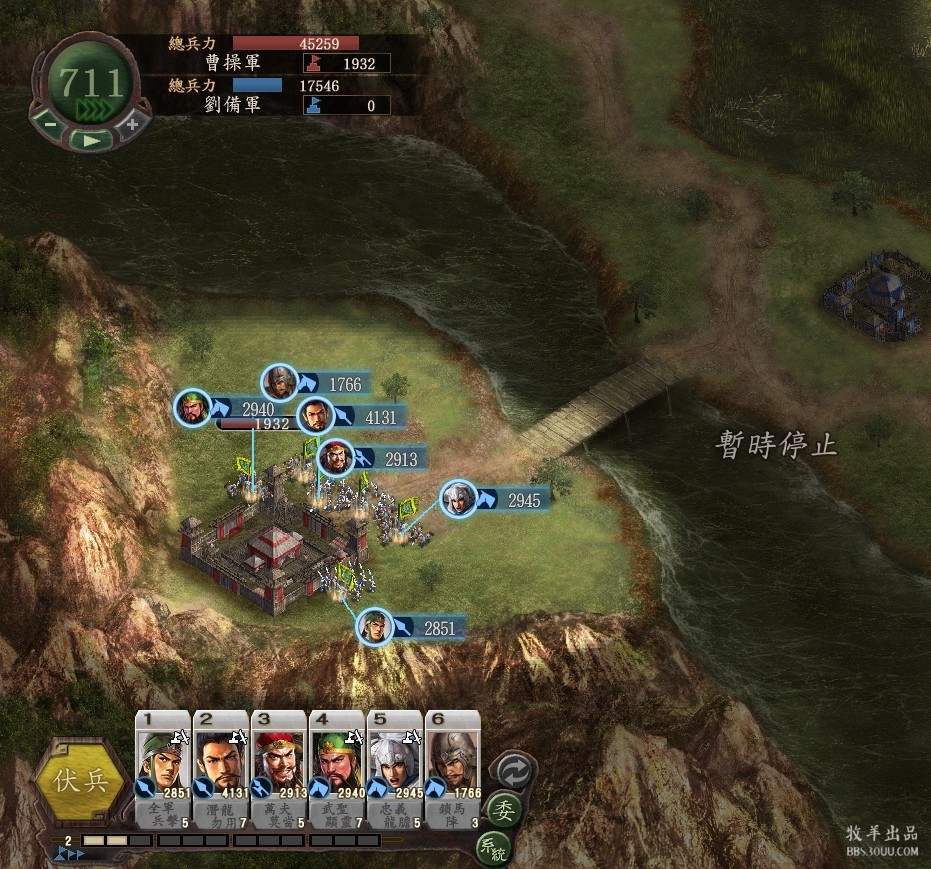Select the map unit portrait with 1766 troops

(x=280, y=383)
